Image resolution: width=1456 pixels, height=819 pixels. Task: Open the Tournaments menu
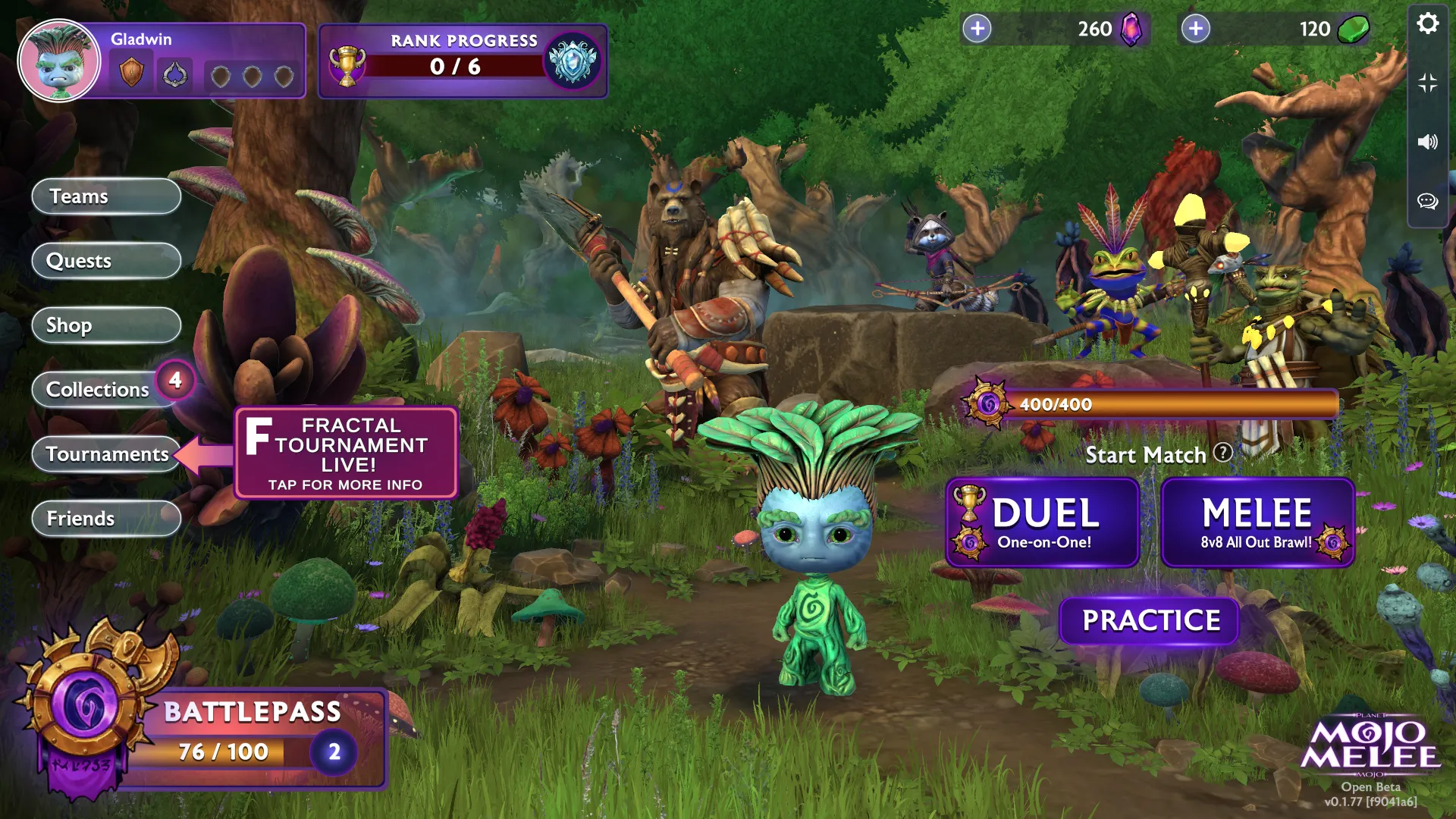pyautogui.click(x=106, y=454)
